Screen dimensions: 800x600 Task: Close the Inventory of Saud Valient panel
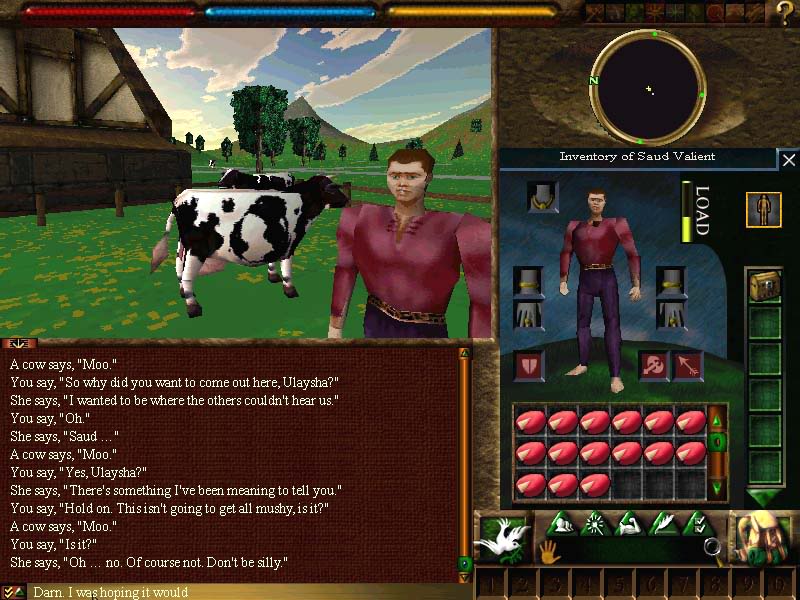click(x=789, y=160)
